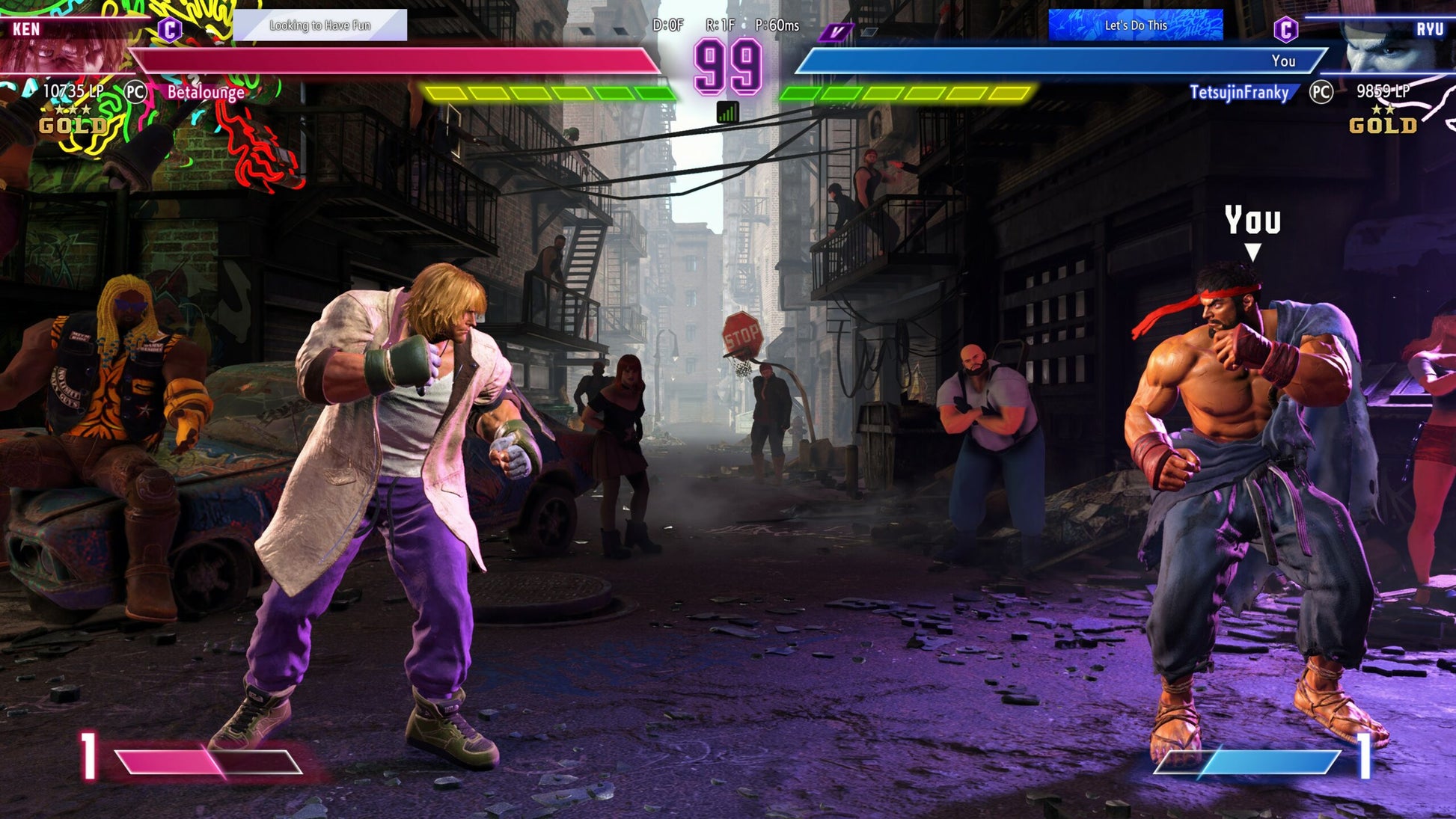Open the 'Looking to Have Fun' title banner

pos(320,25)
